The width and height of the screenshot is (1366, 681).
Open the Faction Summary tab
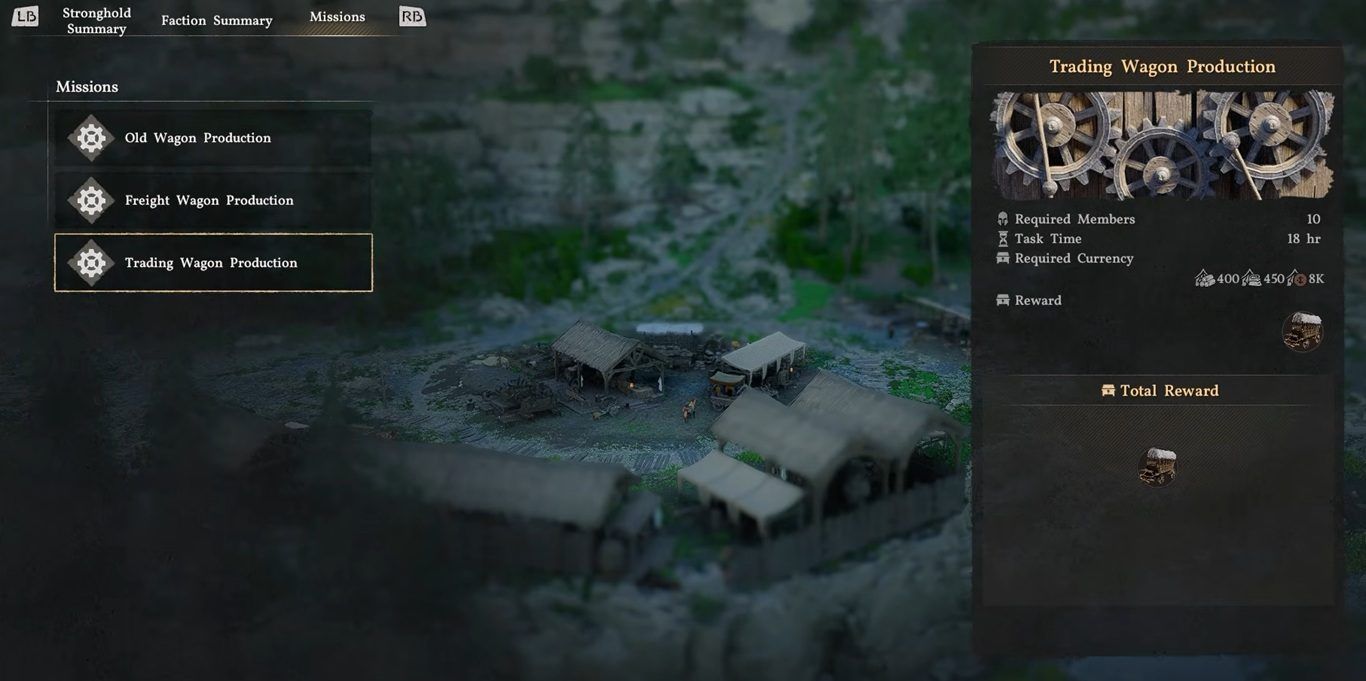pyautogui.click(x=216, y=20)
